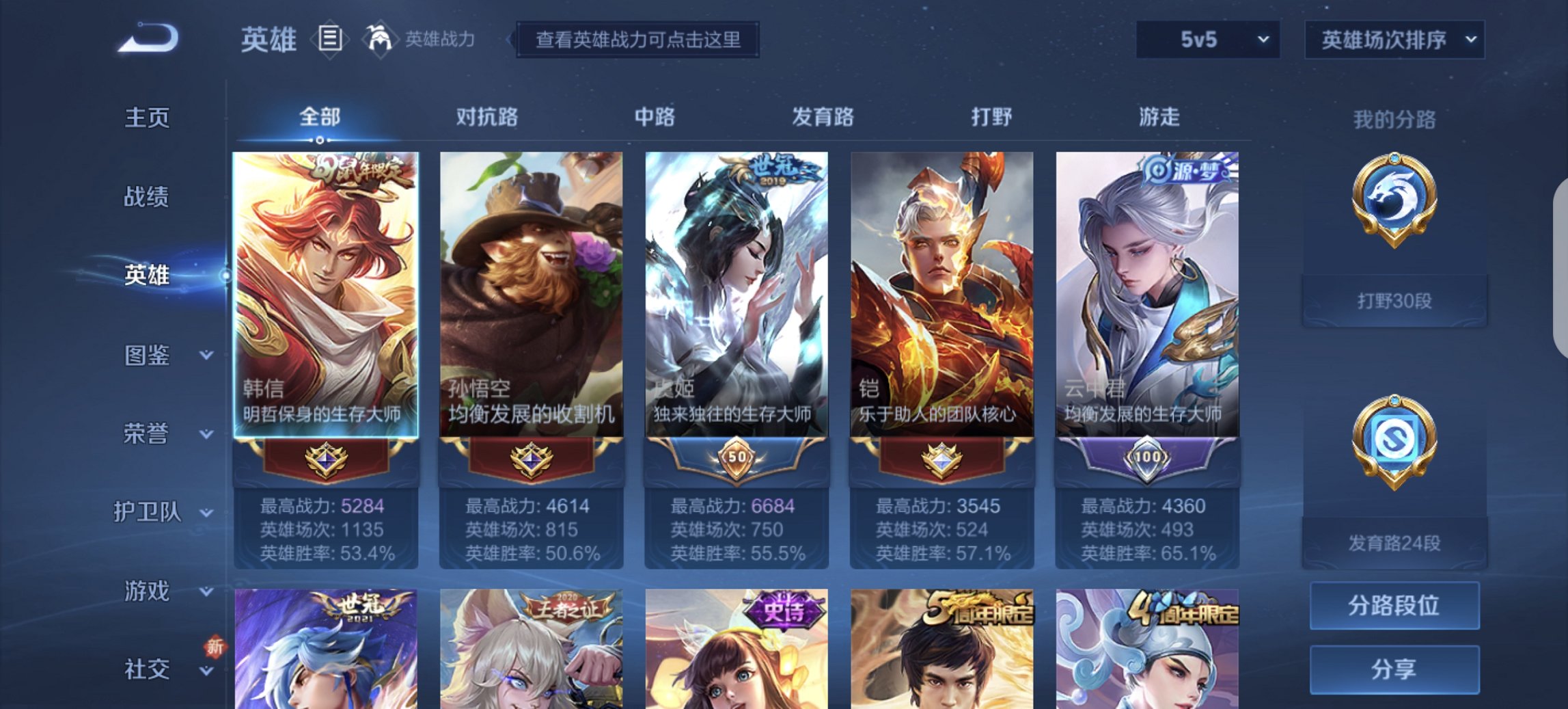Open the 英雄场次排序 sorting dropdown
The image size is (1568, 709).
click(1394, 40)
